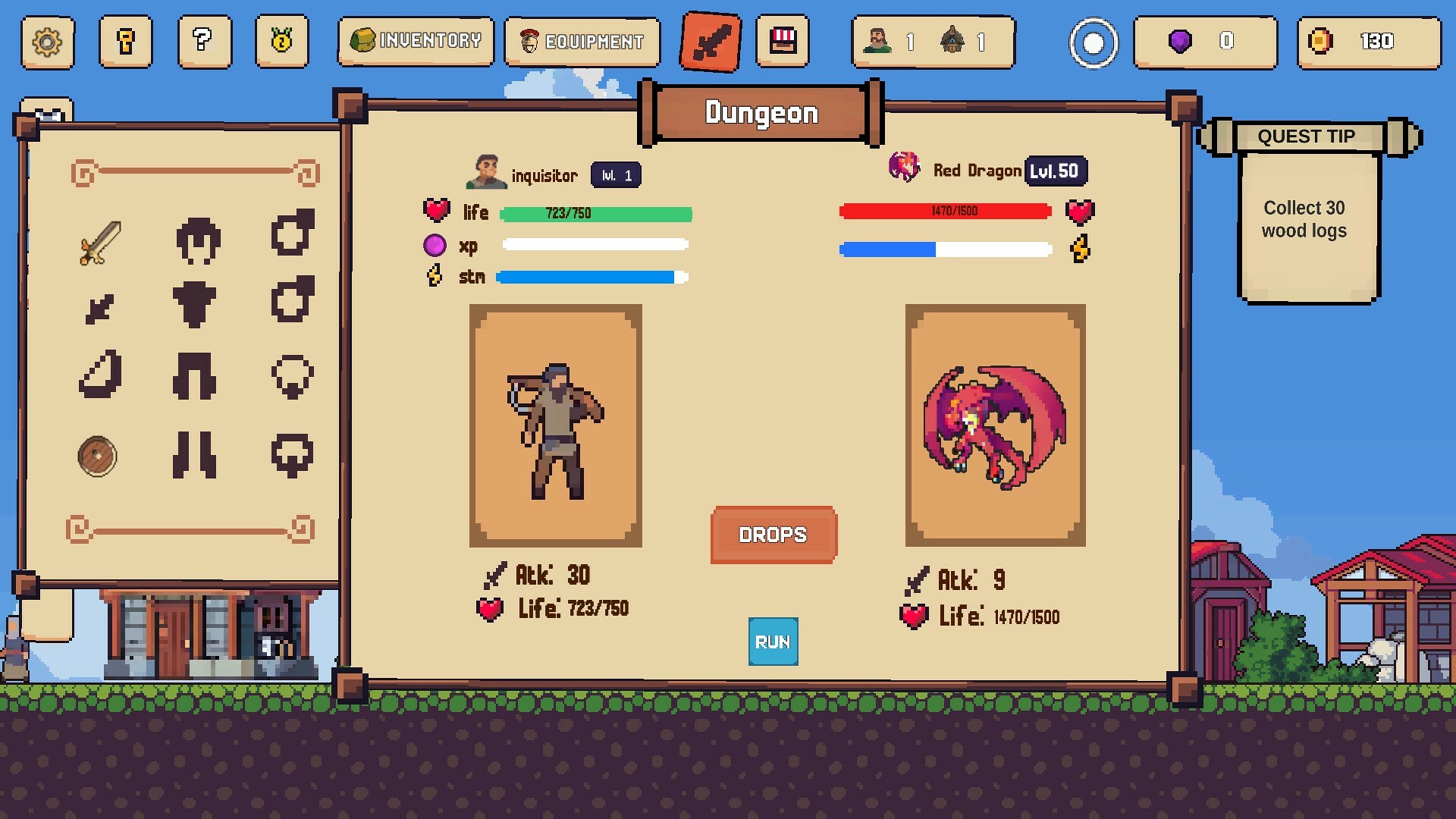Select the golden key icon
This screenshot has height=819, width=1456.
tap(126, 42)
